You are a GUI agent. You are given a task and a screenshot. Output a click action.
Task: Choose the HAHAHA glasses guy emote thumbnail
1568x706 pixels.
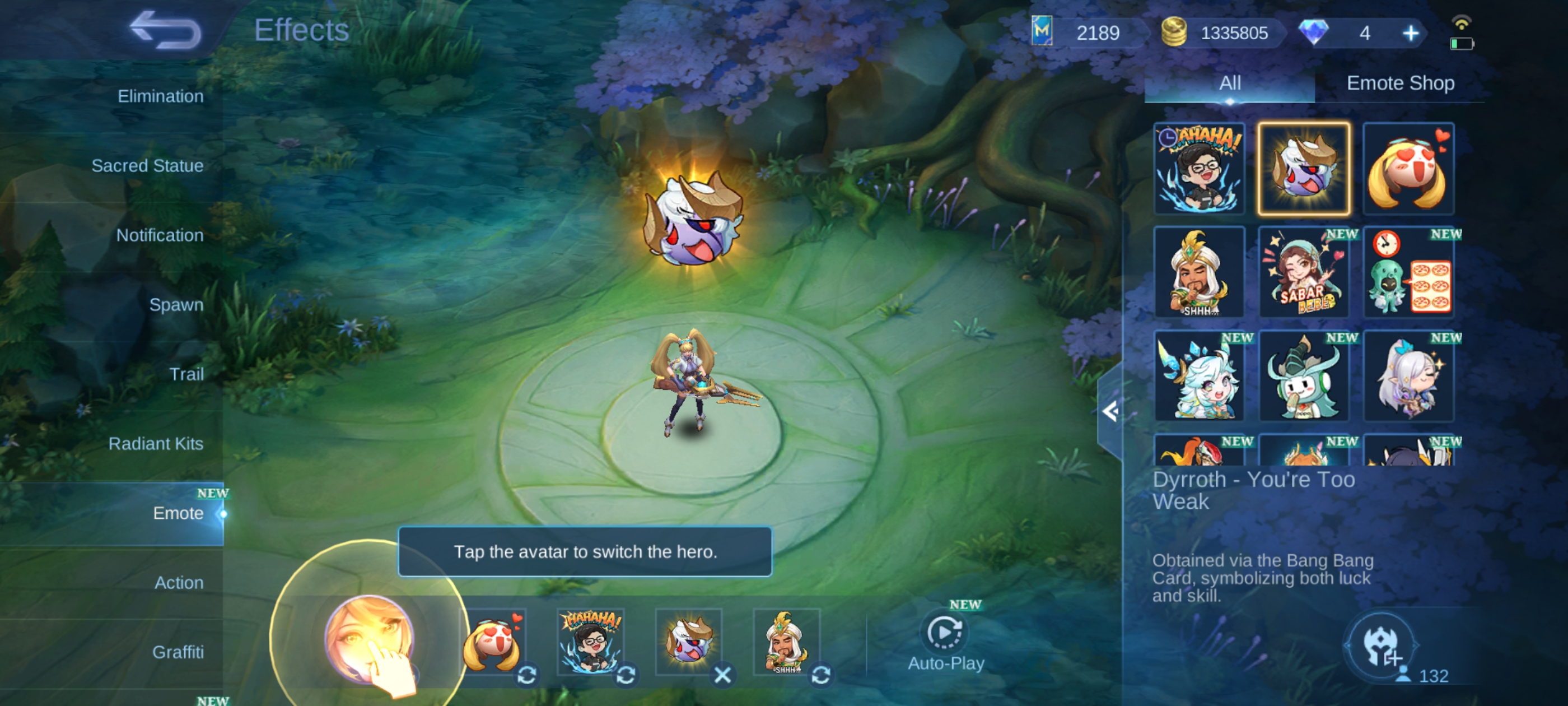(1199, 169)
